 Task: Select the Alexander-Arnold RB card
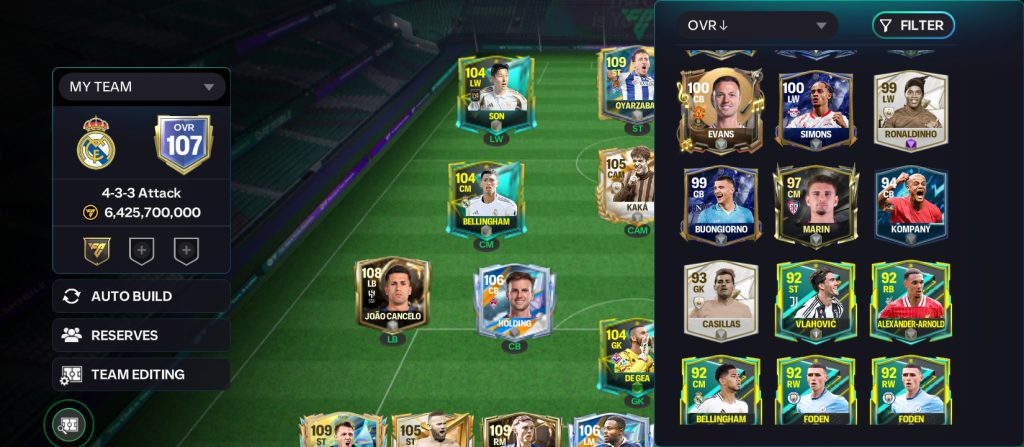tap(910, 299)
